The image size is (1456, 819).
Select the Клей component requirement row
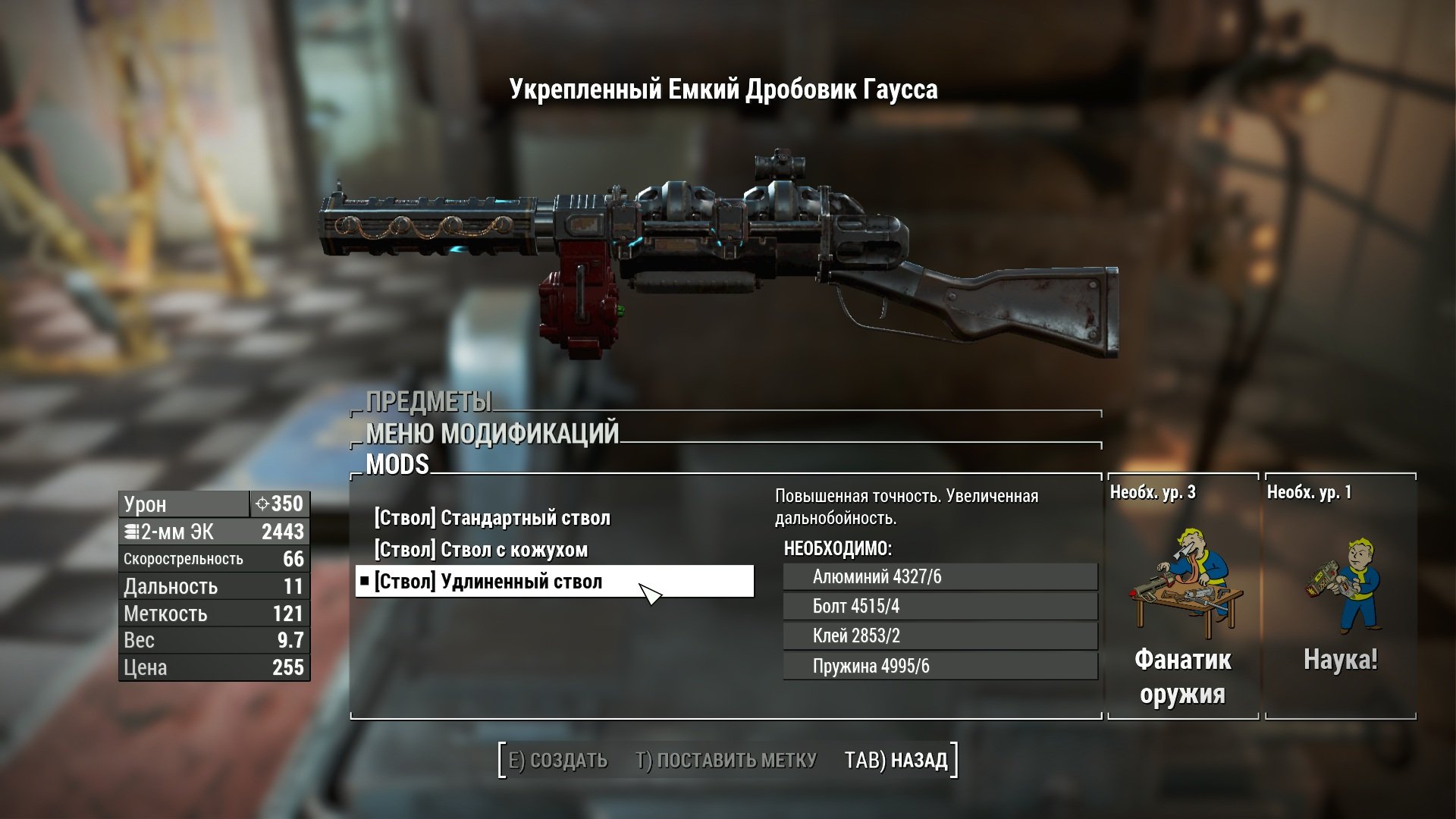pyautogui.click(x=940, y=636)
